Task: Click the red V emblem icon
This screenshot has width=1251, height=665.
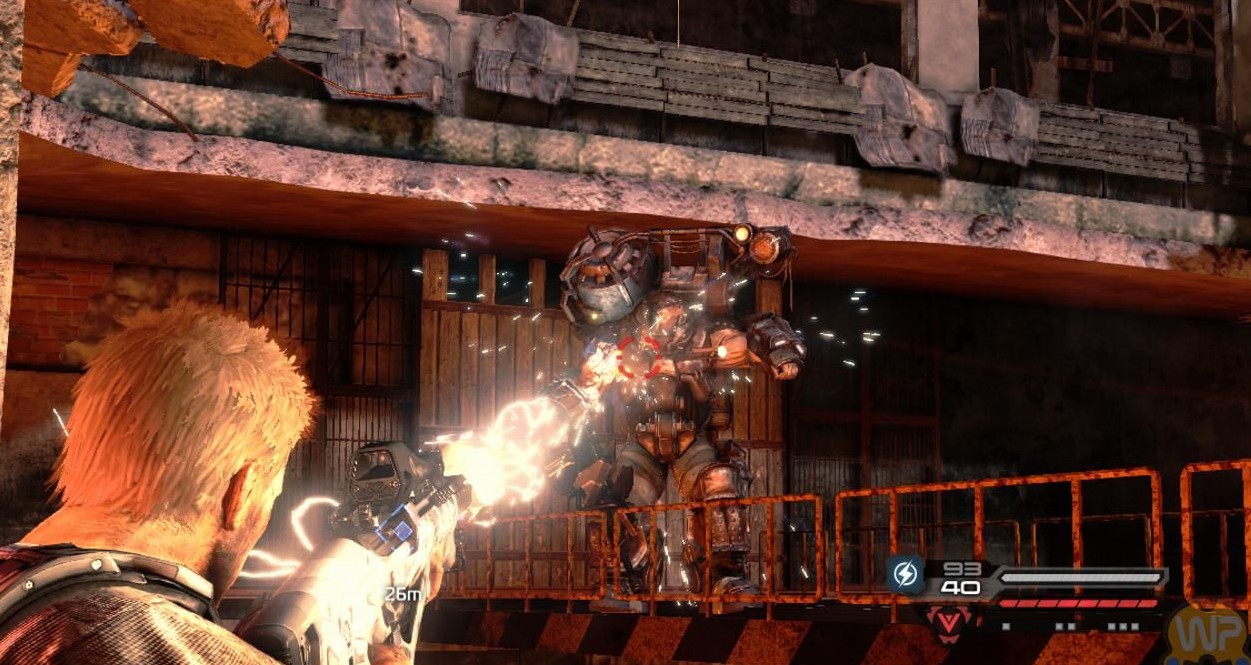Action: (x=944, y=622)
